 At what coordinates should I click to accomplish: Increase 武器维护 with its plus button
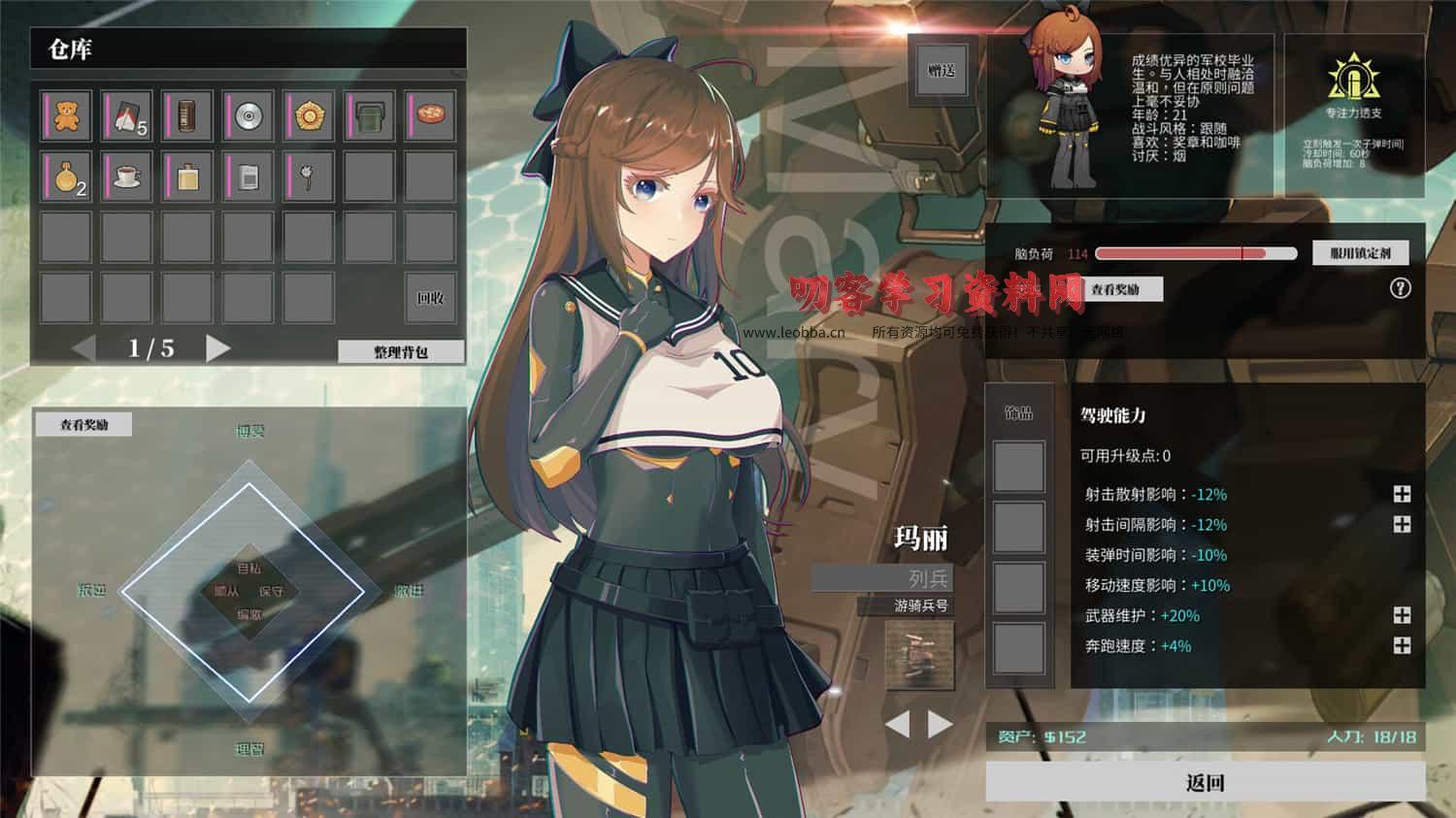coord(1401,614)
